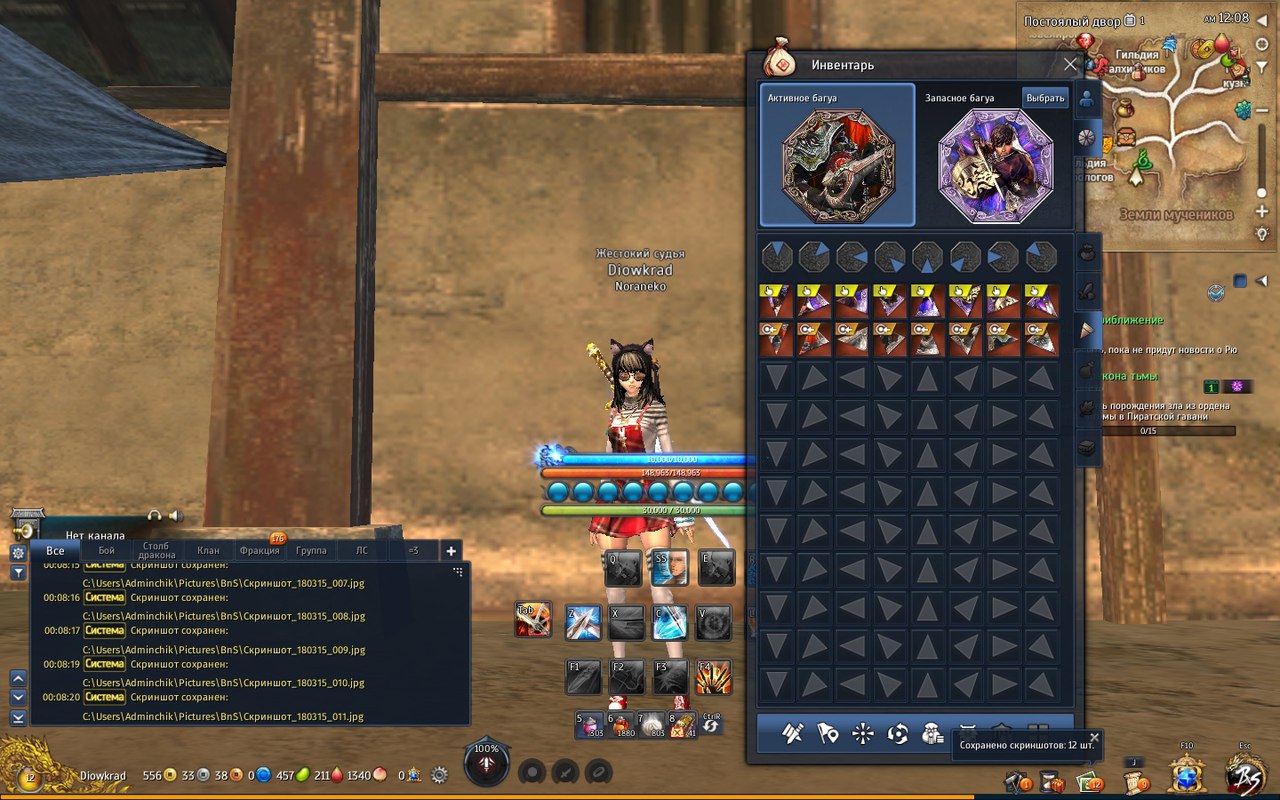Activate the Tab skill icon
The height and width of the screenshot is (800, 1280).
pyautogui.click(x=533, y=621)
